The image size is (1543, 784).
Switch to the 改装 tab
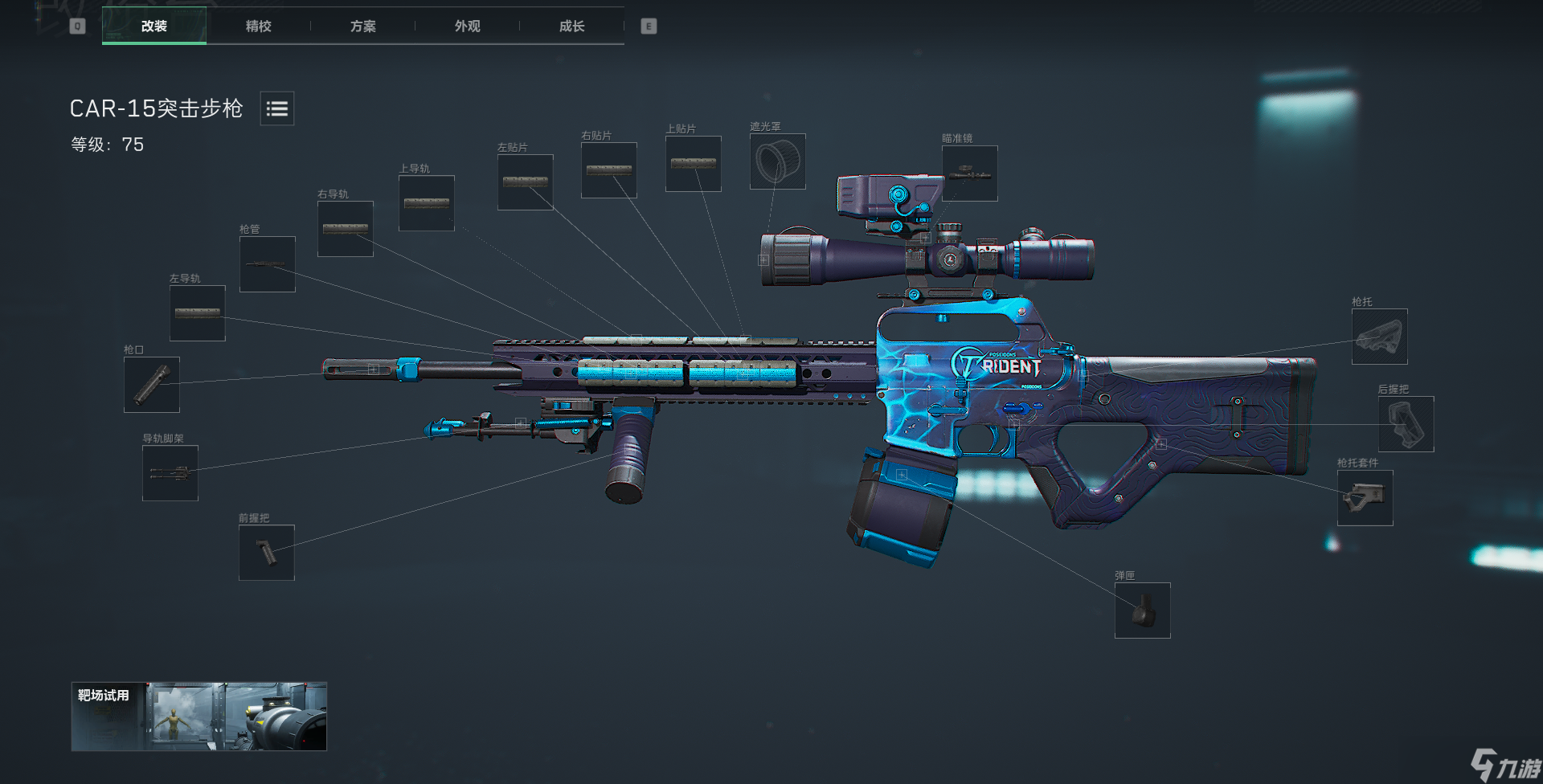154,26
